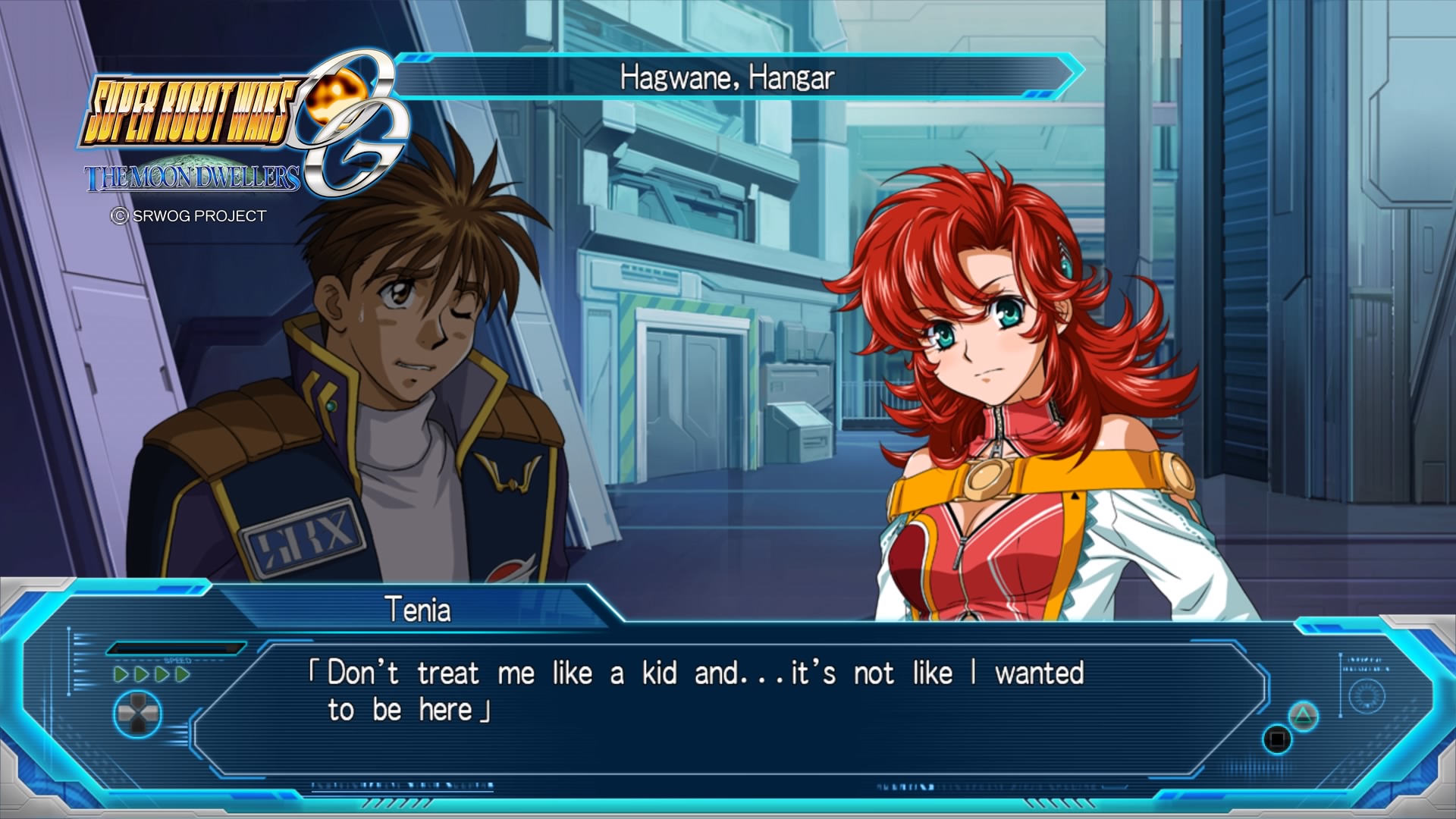Click the circular dial graphic on the right panel

click(1367, 697)
